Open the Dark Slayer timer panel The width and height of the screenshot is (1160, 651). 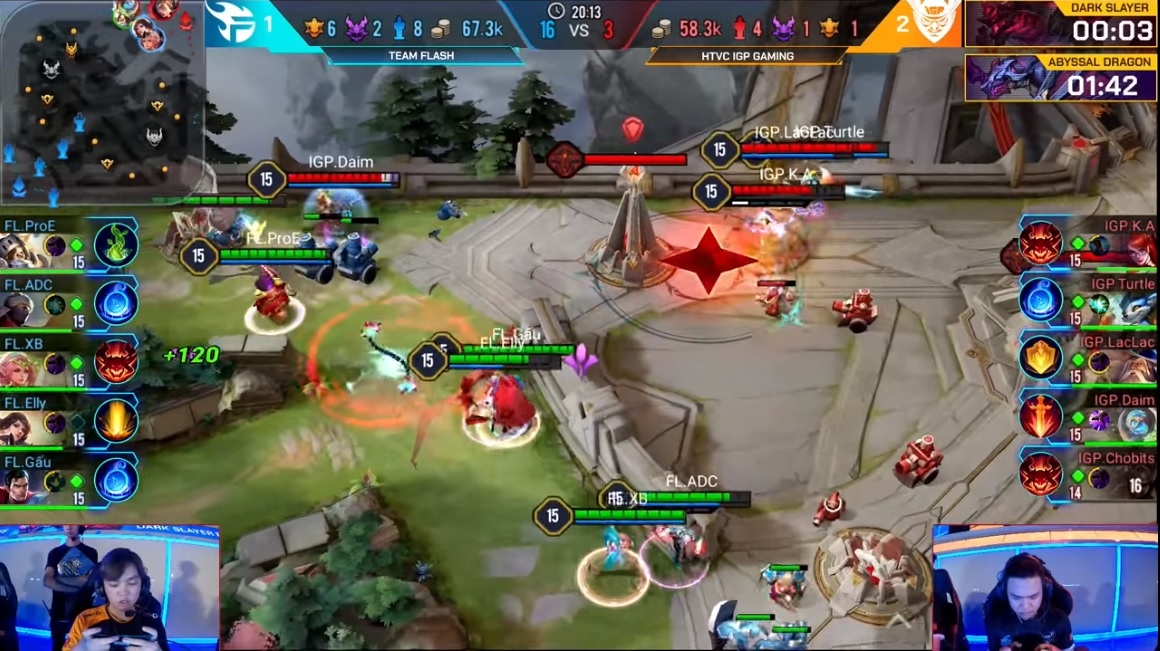coord(1061,24)
